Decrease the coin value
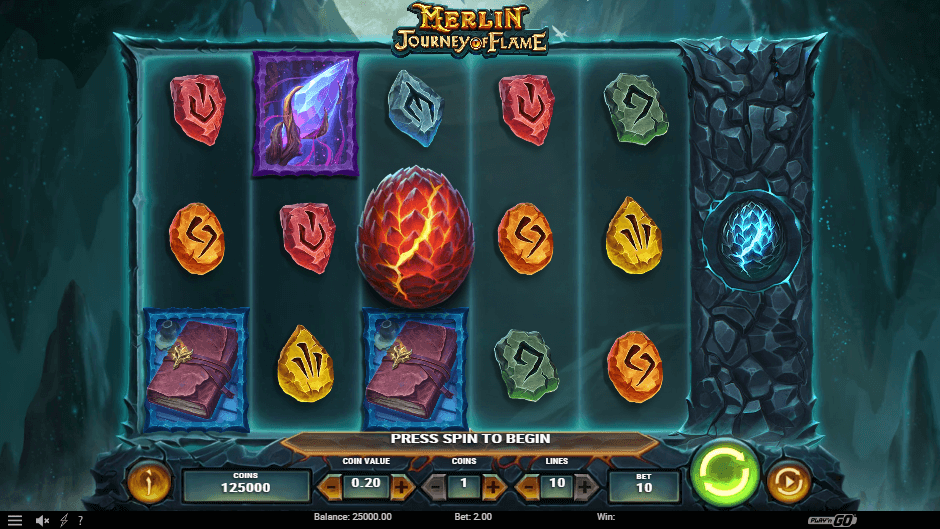This screenshot has width=940, height=529. [x=329, y=487]
